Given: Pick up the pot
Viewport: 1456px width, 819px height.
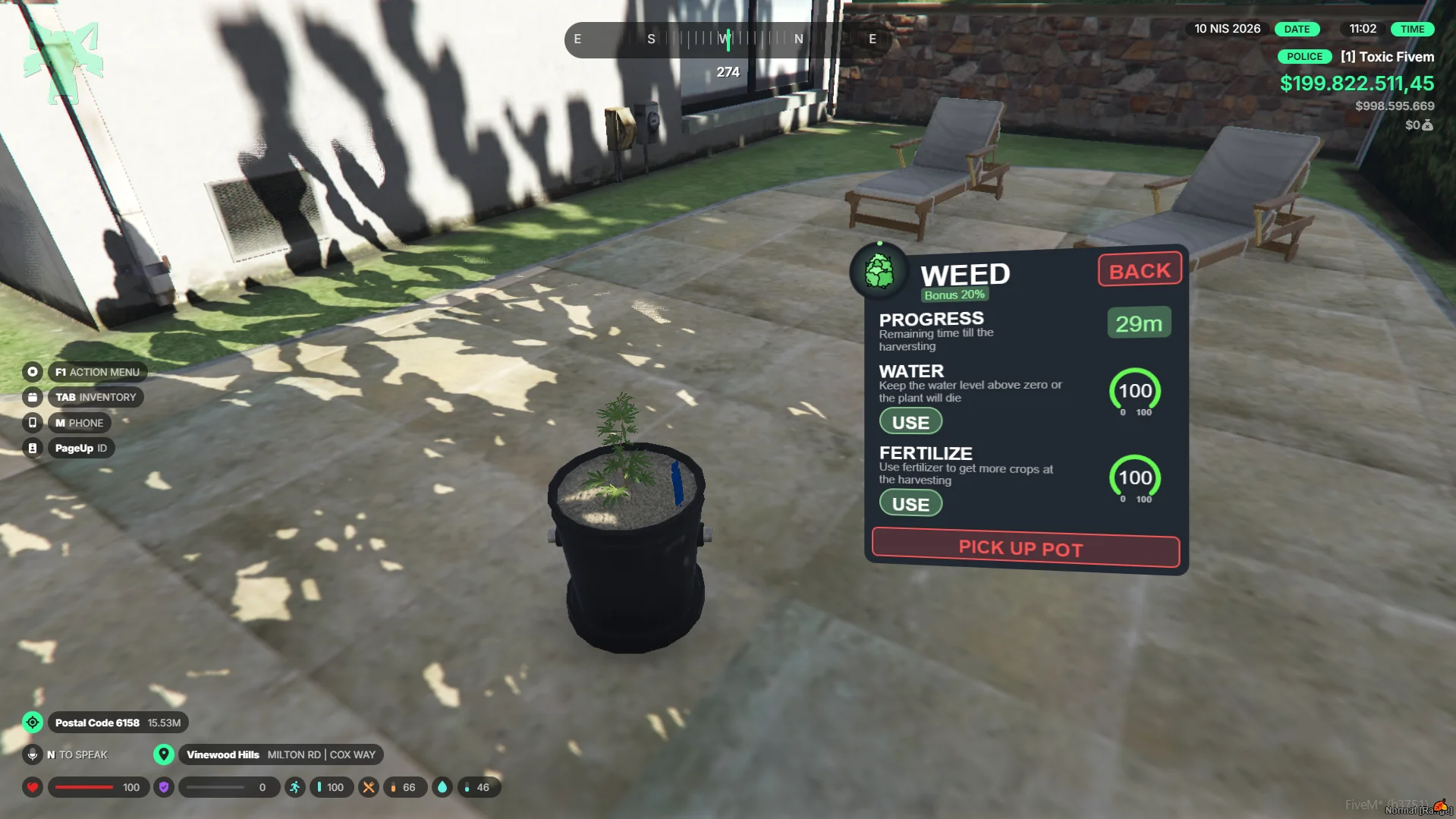Looking at the screenshot, I should pos(1025,548).
